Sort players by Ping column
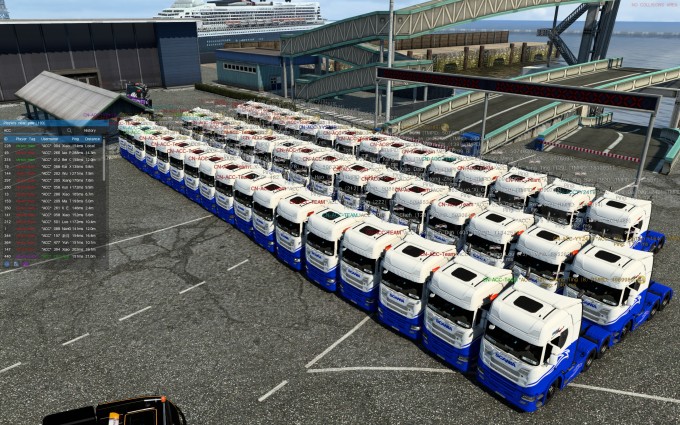Screen dimensions: 680x425 click(73, 138)
